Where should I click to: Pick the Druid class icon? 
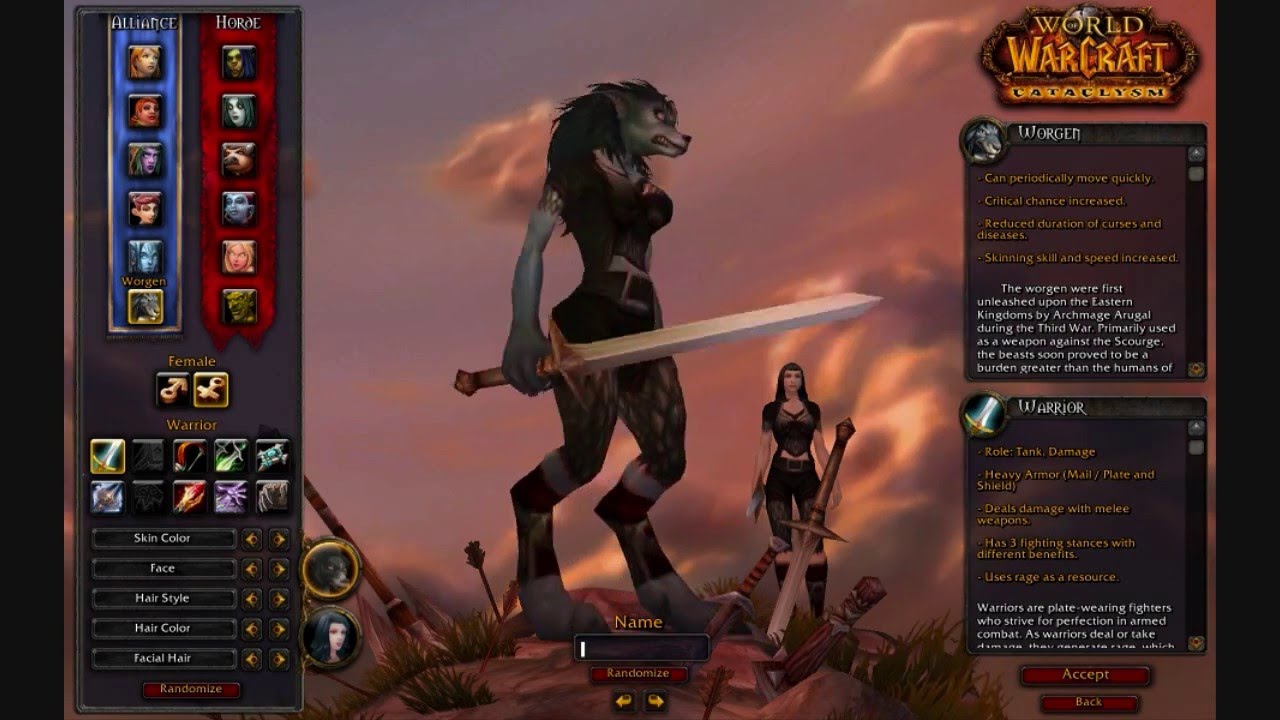[271, 496]
